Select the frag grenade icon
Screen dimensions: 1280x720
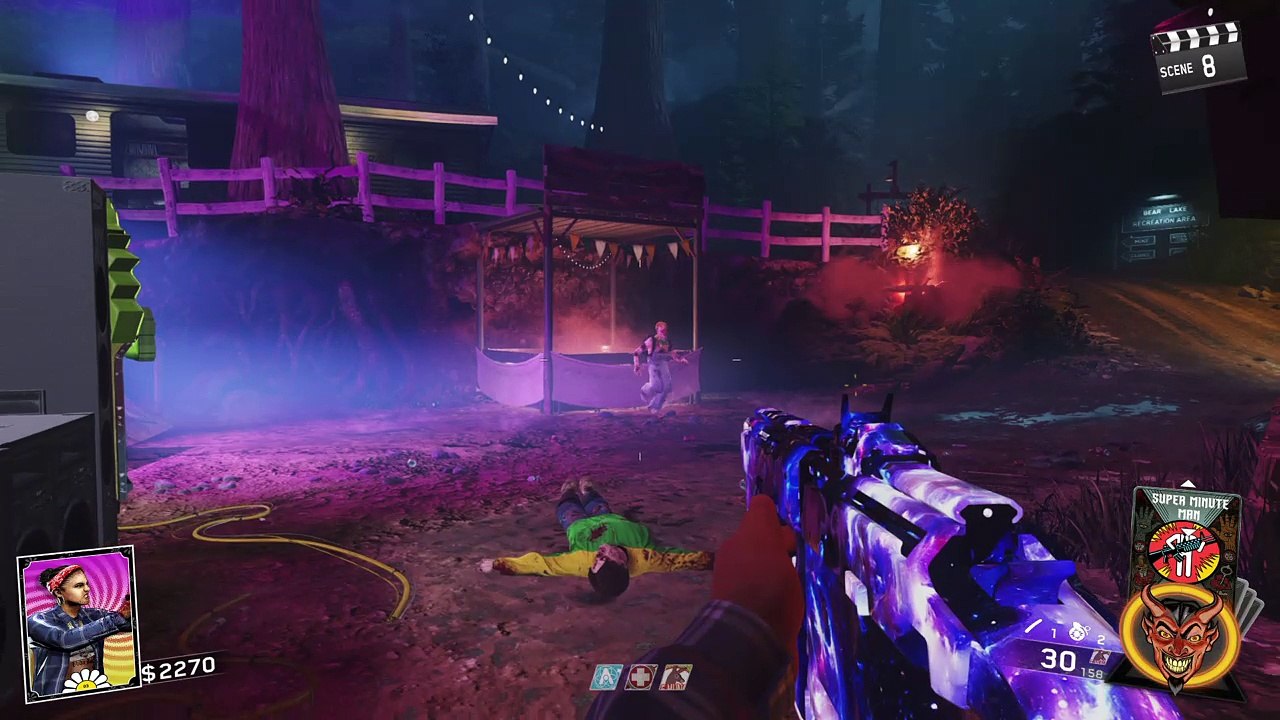click(1078, 632)
